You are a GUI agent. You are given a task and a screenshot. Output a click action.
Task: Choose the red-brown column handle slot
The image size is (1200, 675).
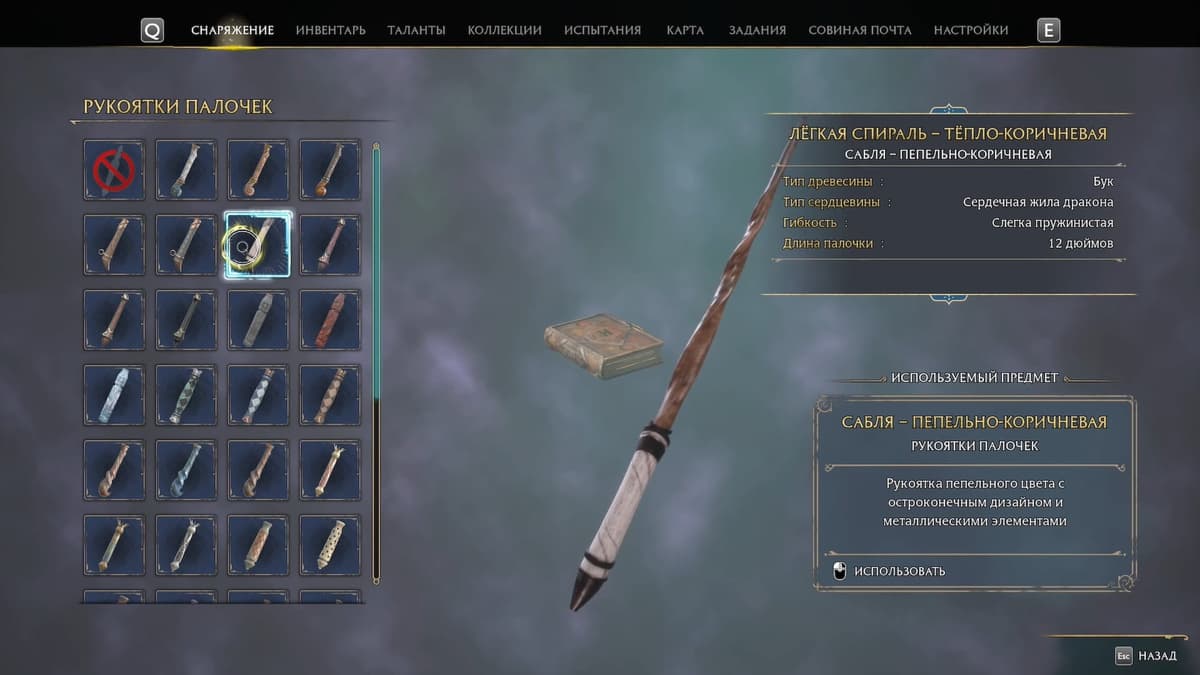tap(330, 320)
